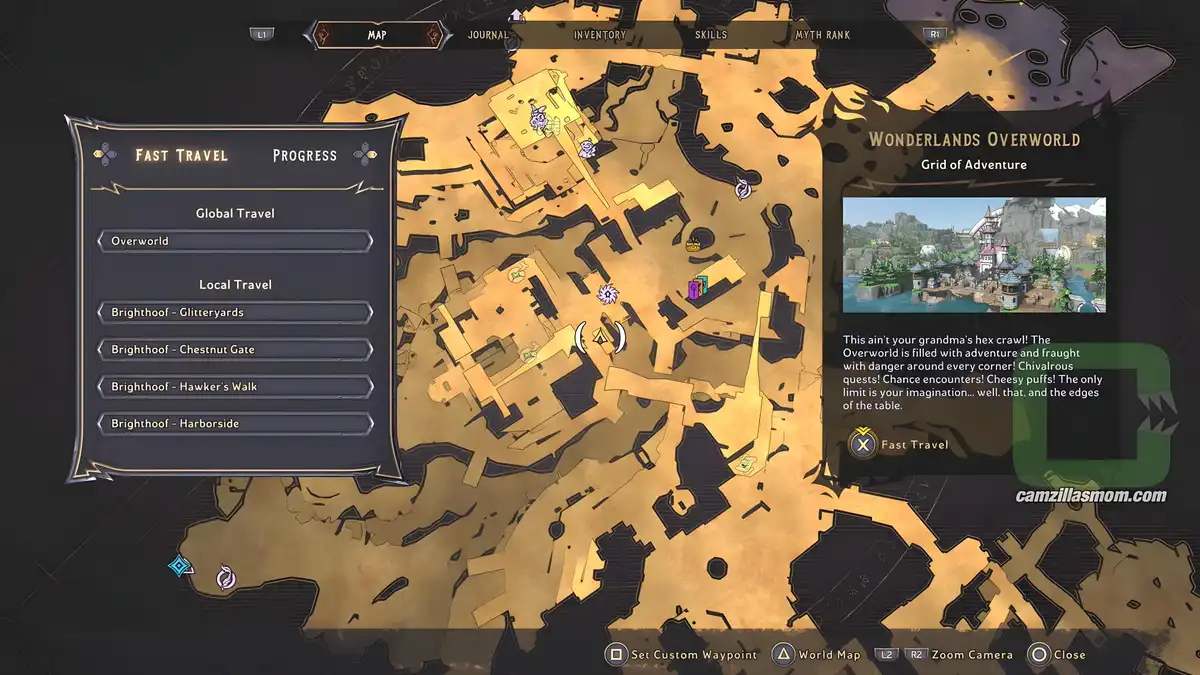Select Brighthoof - Glitteryards travel destination

[x=235, y=312]
